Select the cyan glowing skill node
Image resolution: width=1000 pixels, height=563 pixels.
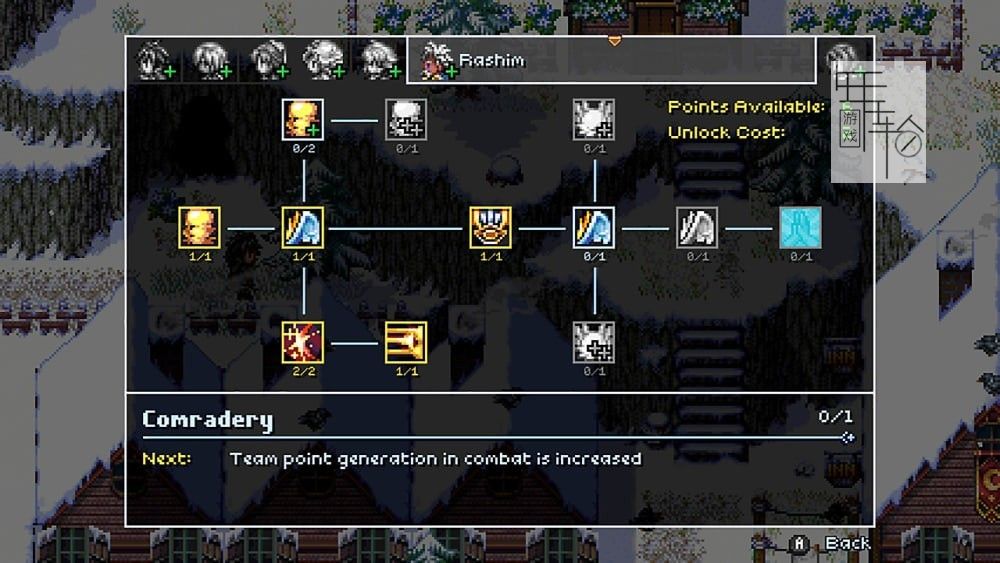(800, 228)
